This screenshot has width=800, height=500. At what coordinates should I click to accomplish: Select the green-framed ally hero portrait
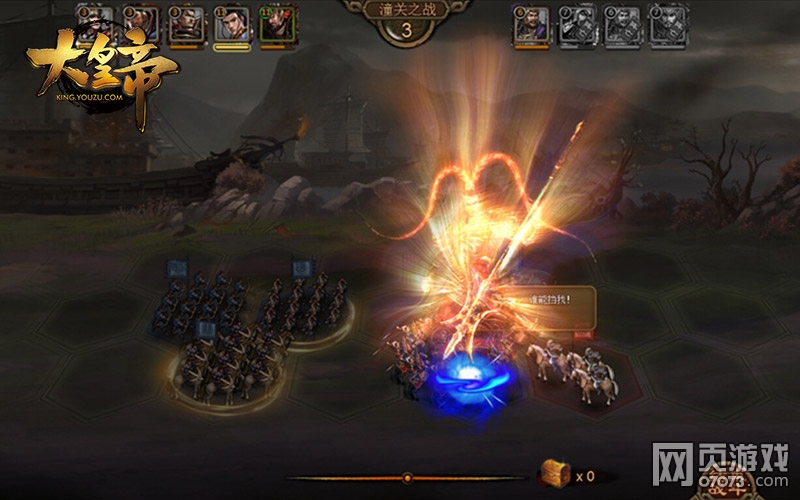tap(277, 24)
